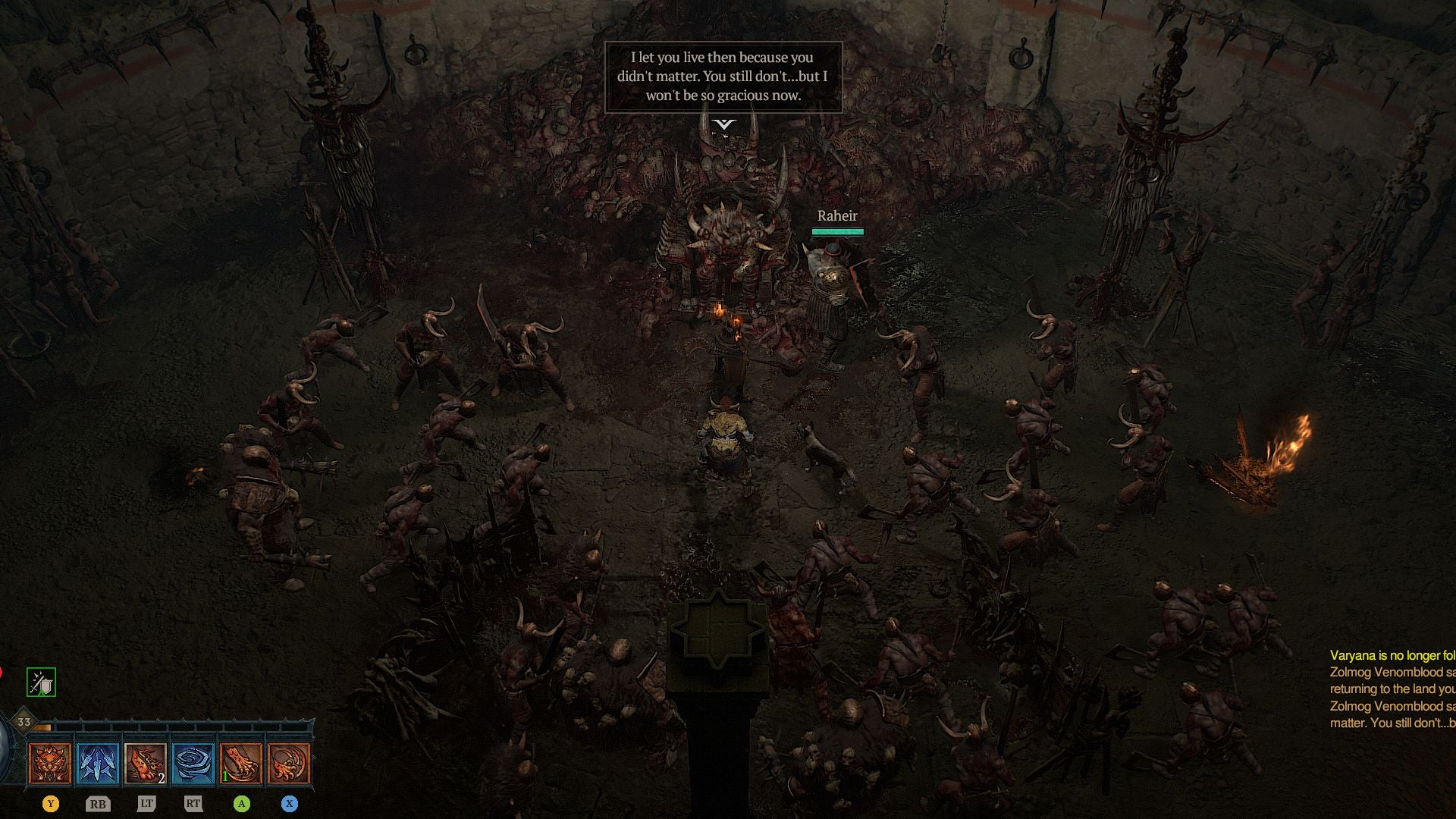The height and width of the screenshot is (819, 1456).
Task: Click the blue X controller button prompt
Action: 288,802
